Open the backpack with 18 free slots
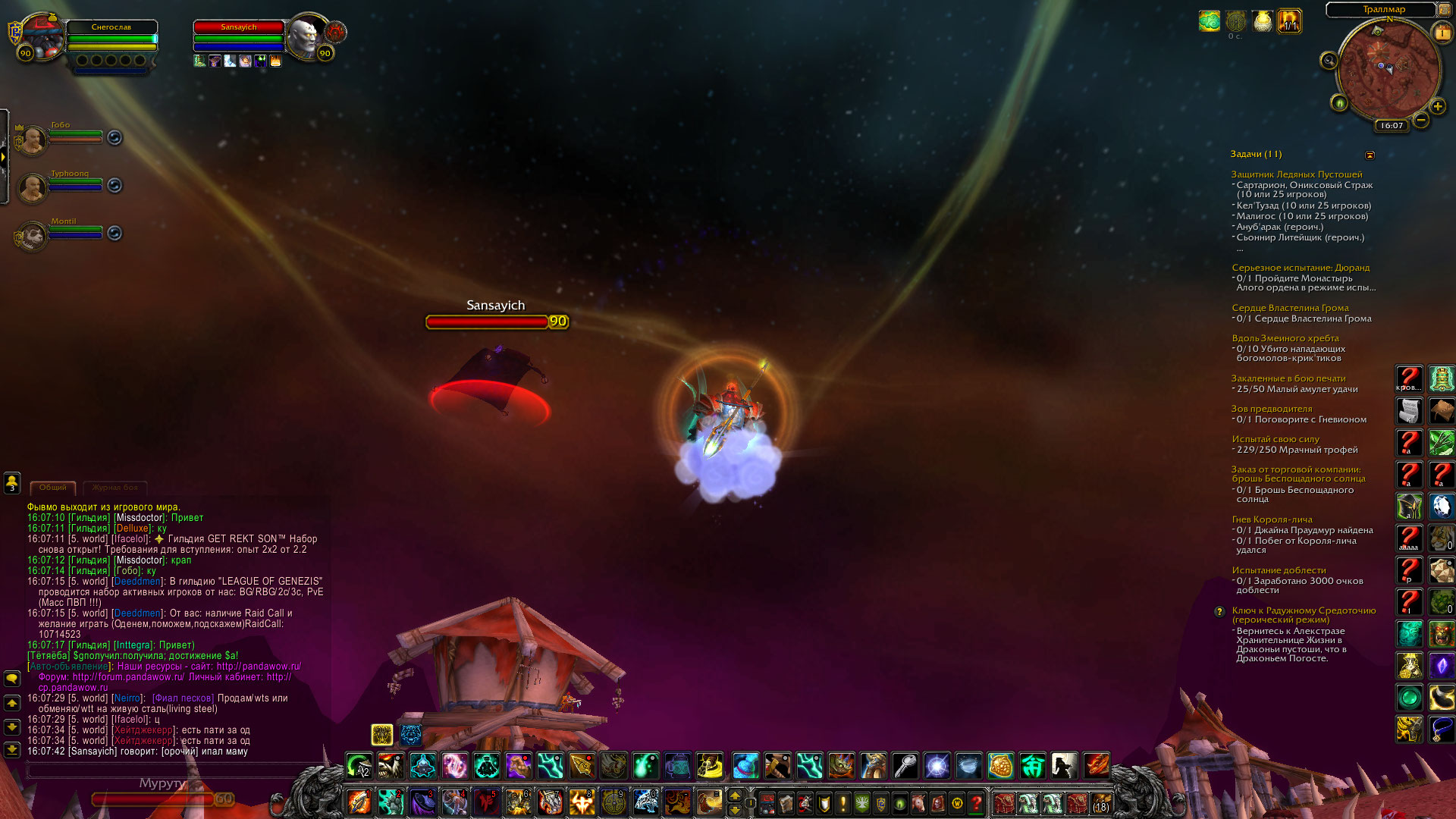 (1101, 802)
